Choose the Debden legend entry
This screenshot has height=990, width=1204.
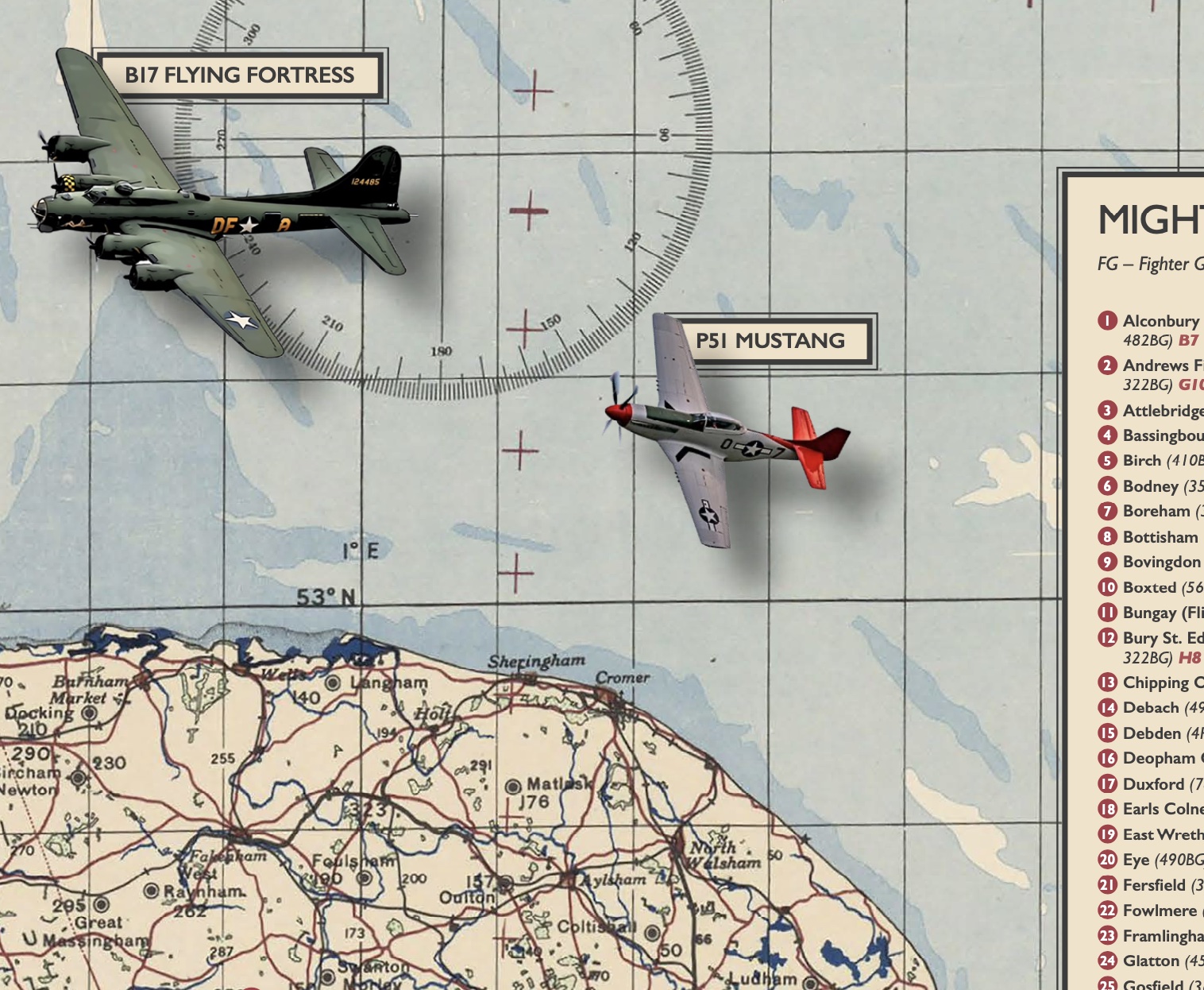pos(1152,733)
